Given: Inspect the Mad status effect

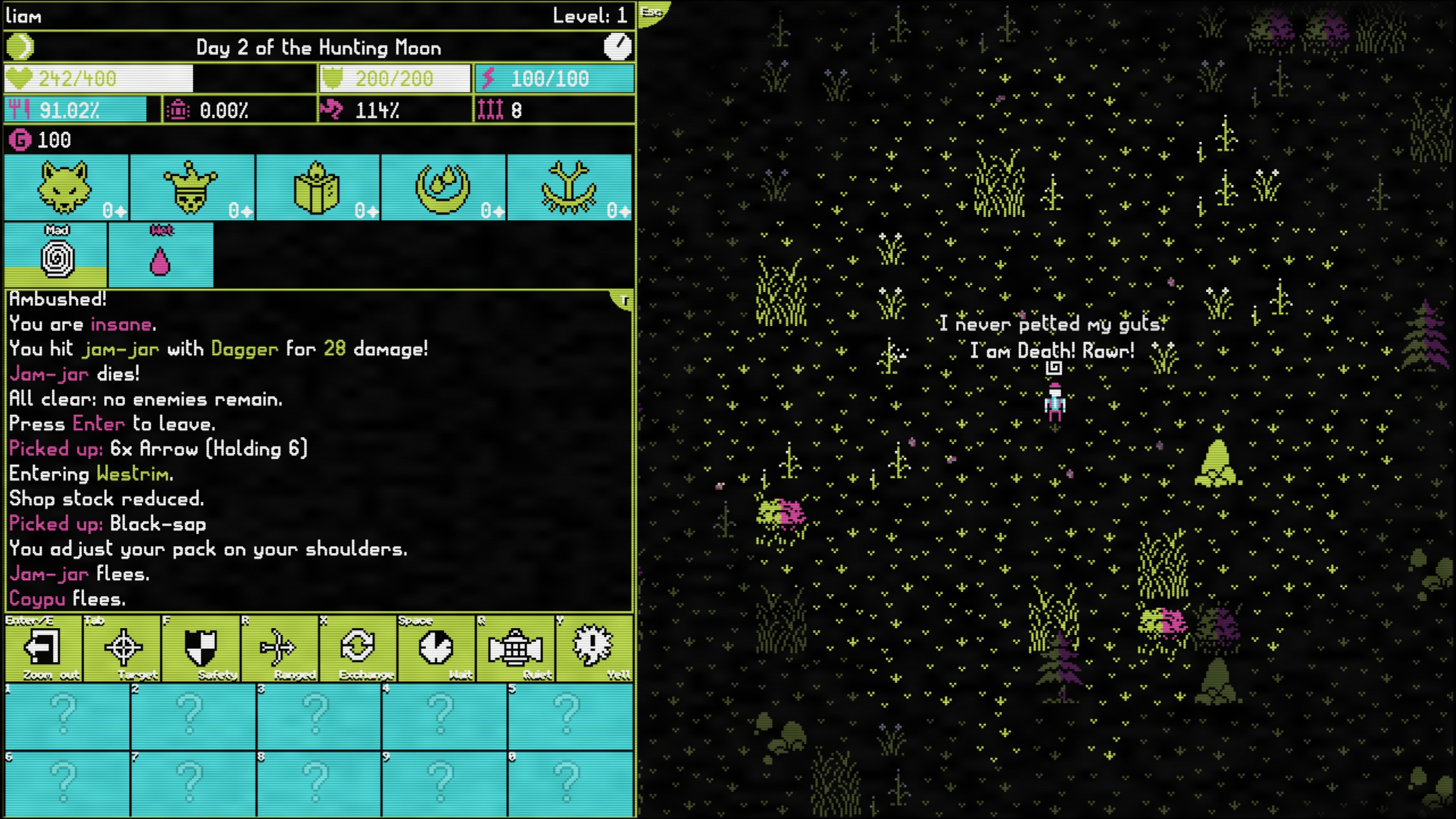Looking at the screenshot, I should coord(56,255).
